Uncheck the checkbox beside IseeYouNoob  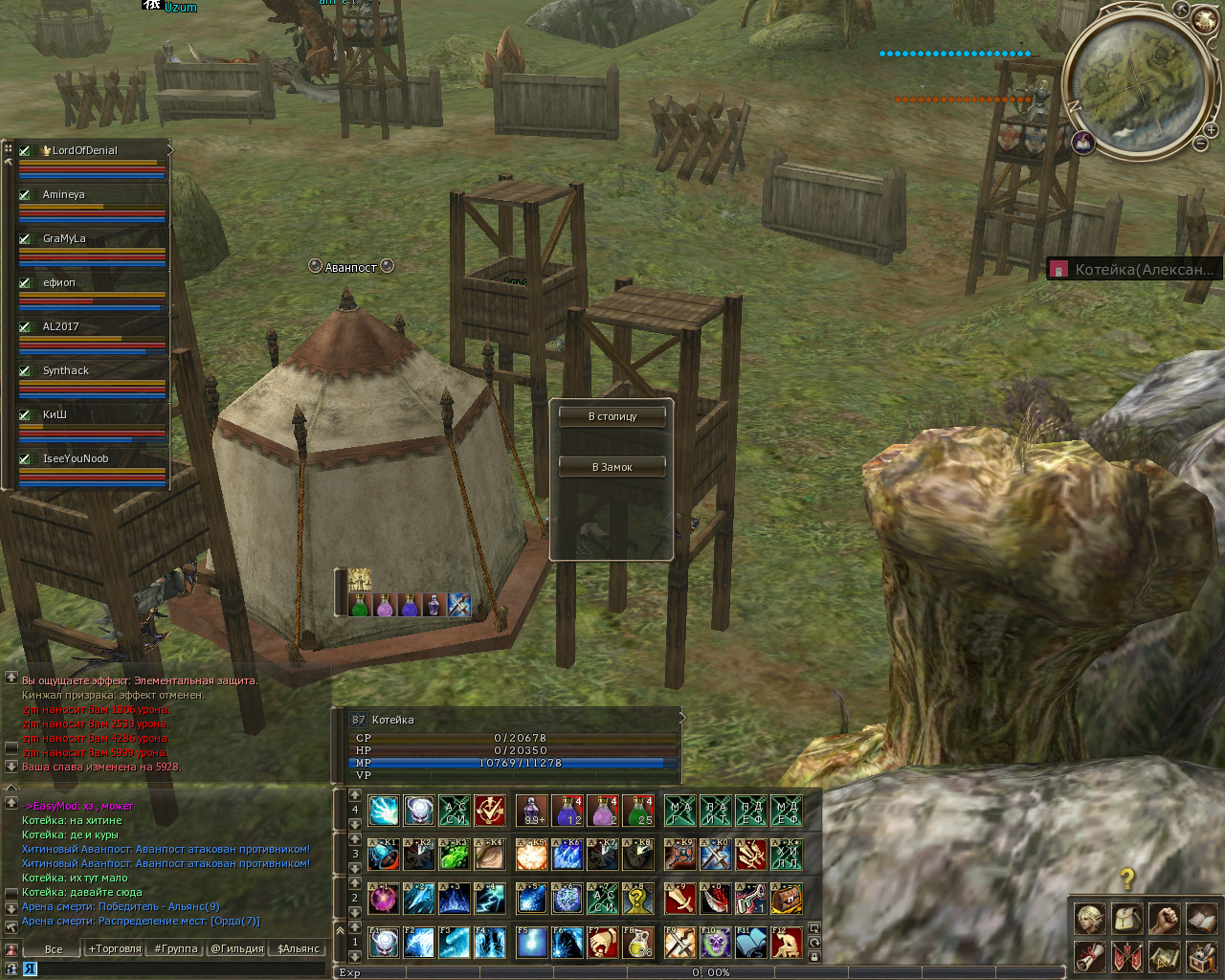(25, 458)
